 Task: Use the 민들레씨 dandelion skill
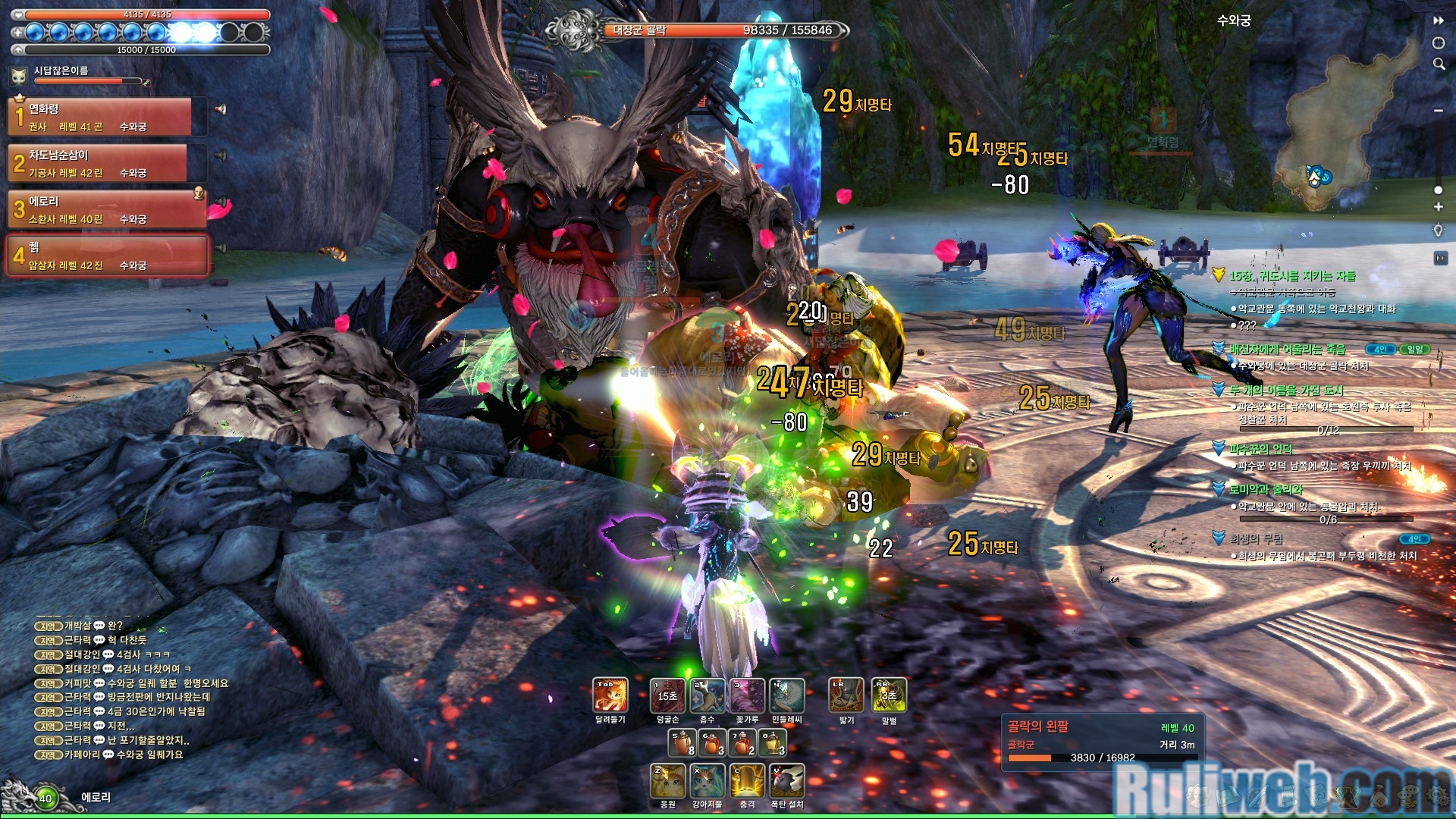click(x=787, y=695)
